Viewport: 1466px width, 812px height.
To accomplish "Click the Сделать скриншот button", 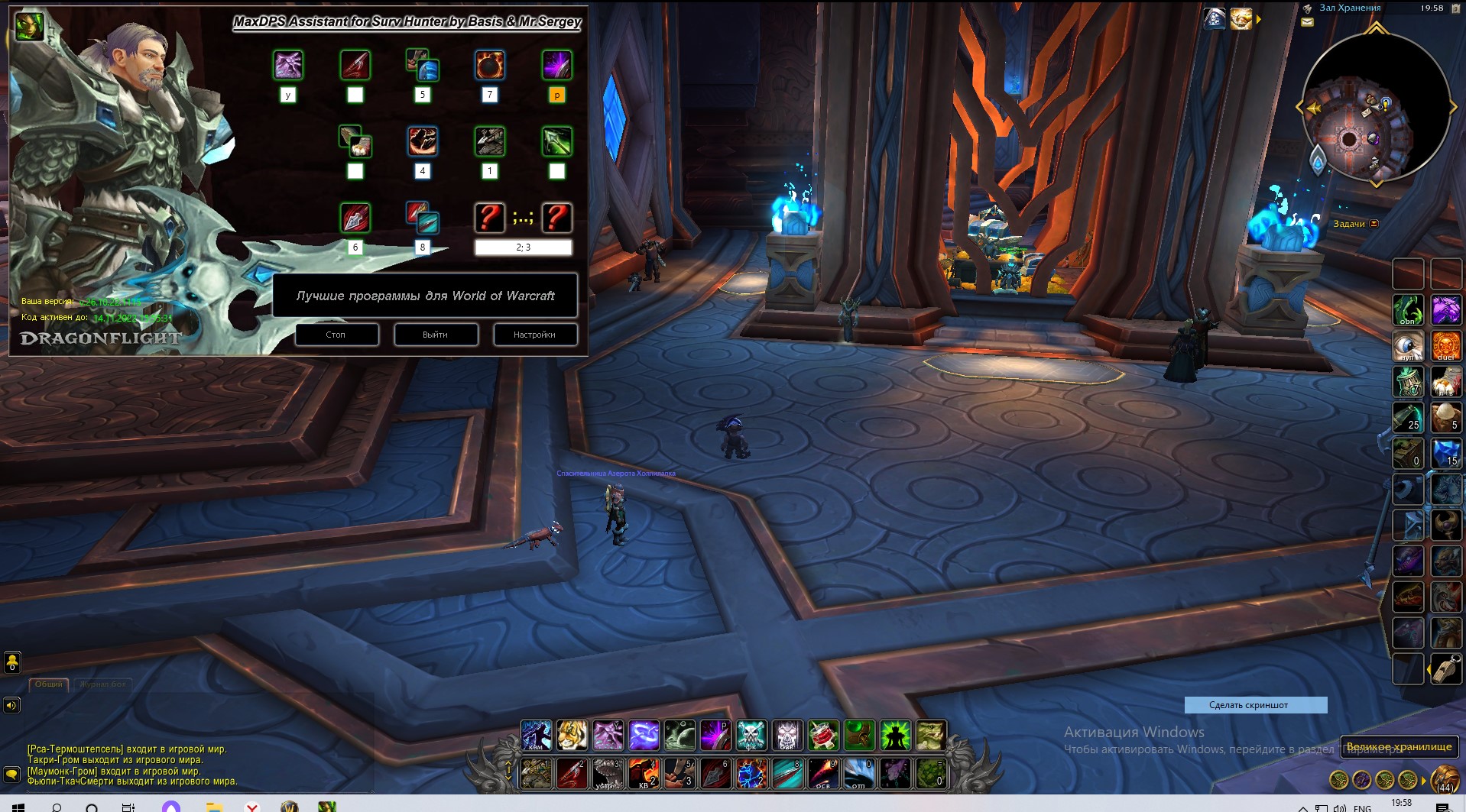I will 1255,705.
